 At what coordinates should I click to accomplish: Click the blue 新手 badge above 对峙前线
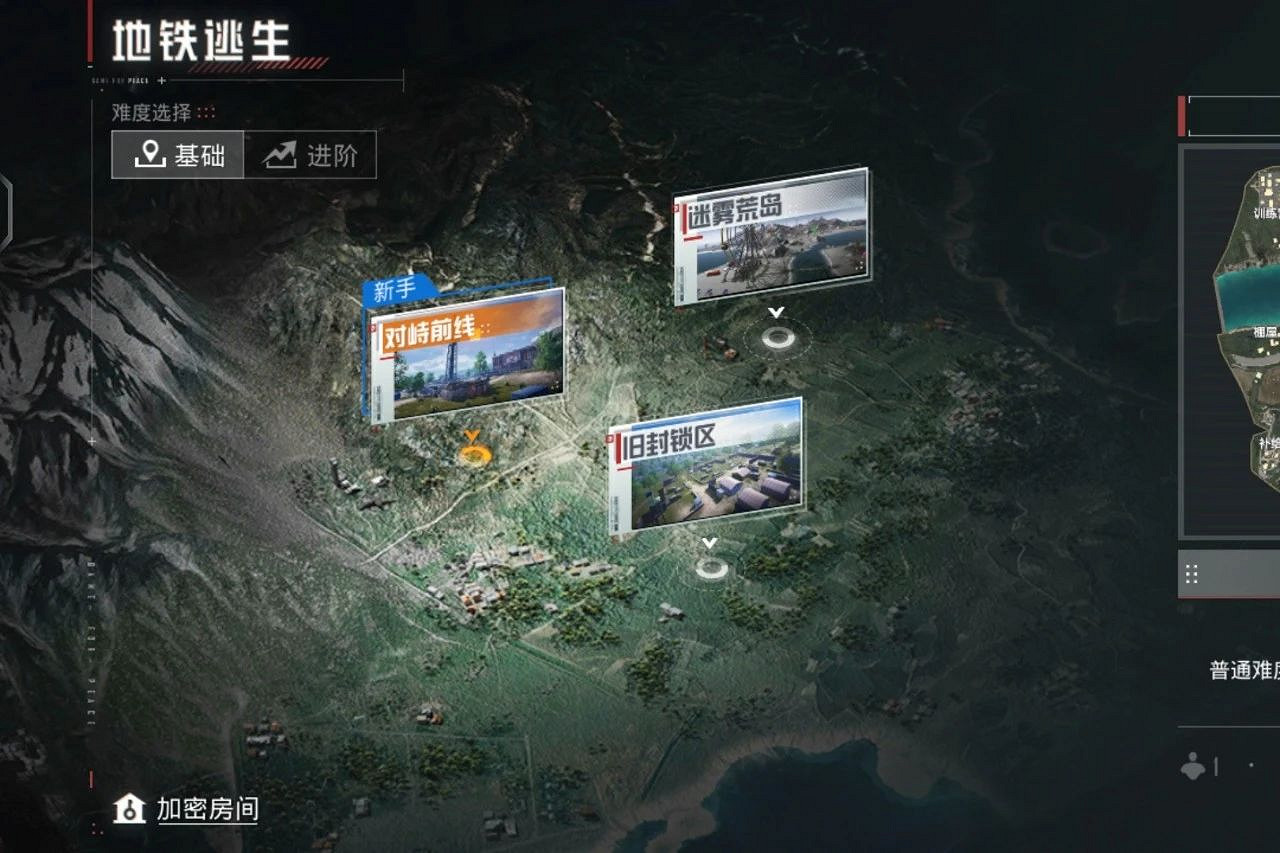click(392, 288)
